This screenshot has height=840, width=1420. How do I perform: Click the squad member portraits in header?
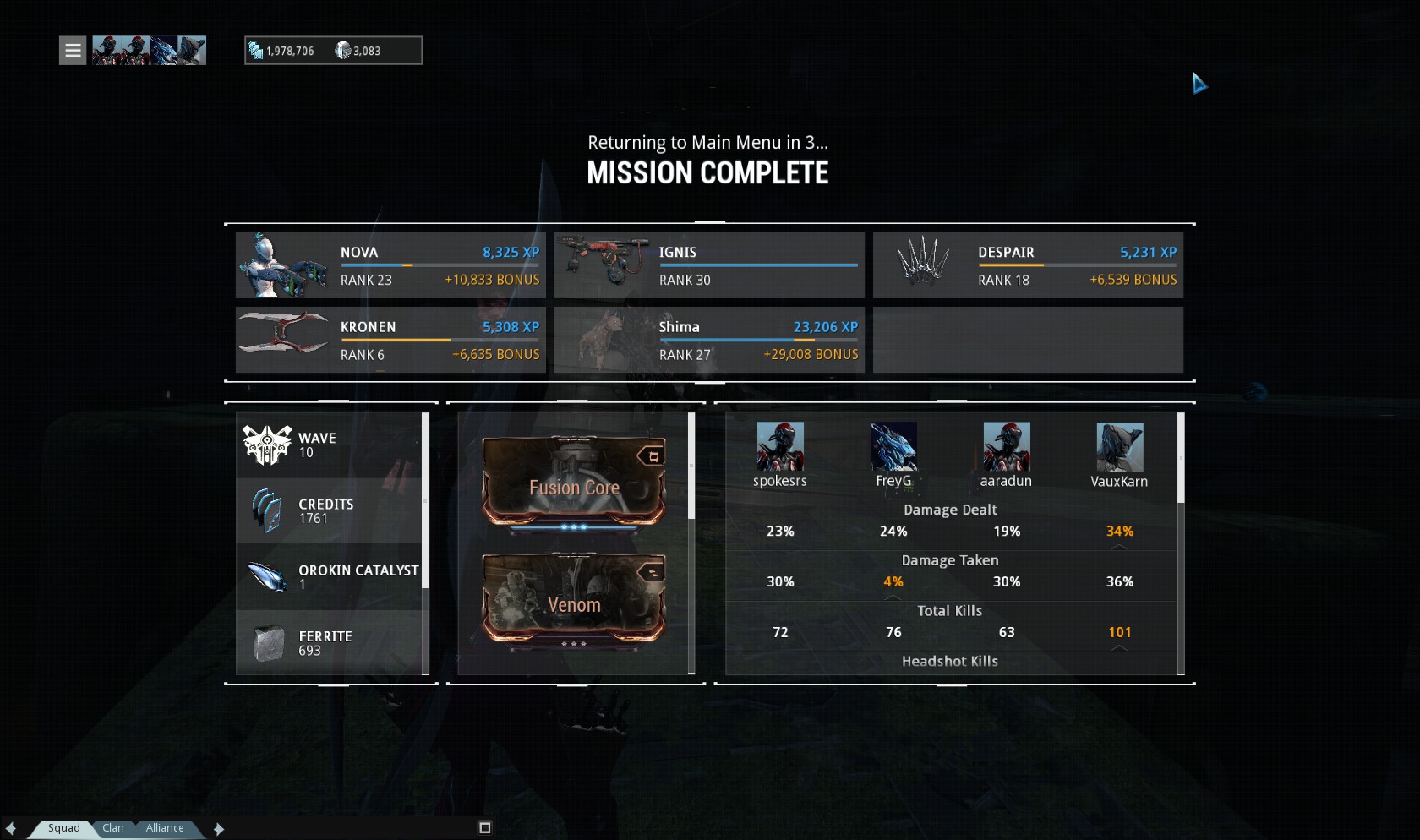coord(149,51)
